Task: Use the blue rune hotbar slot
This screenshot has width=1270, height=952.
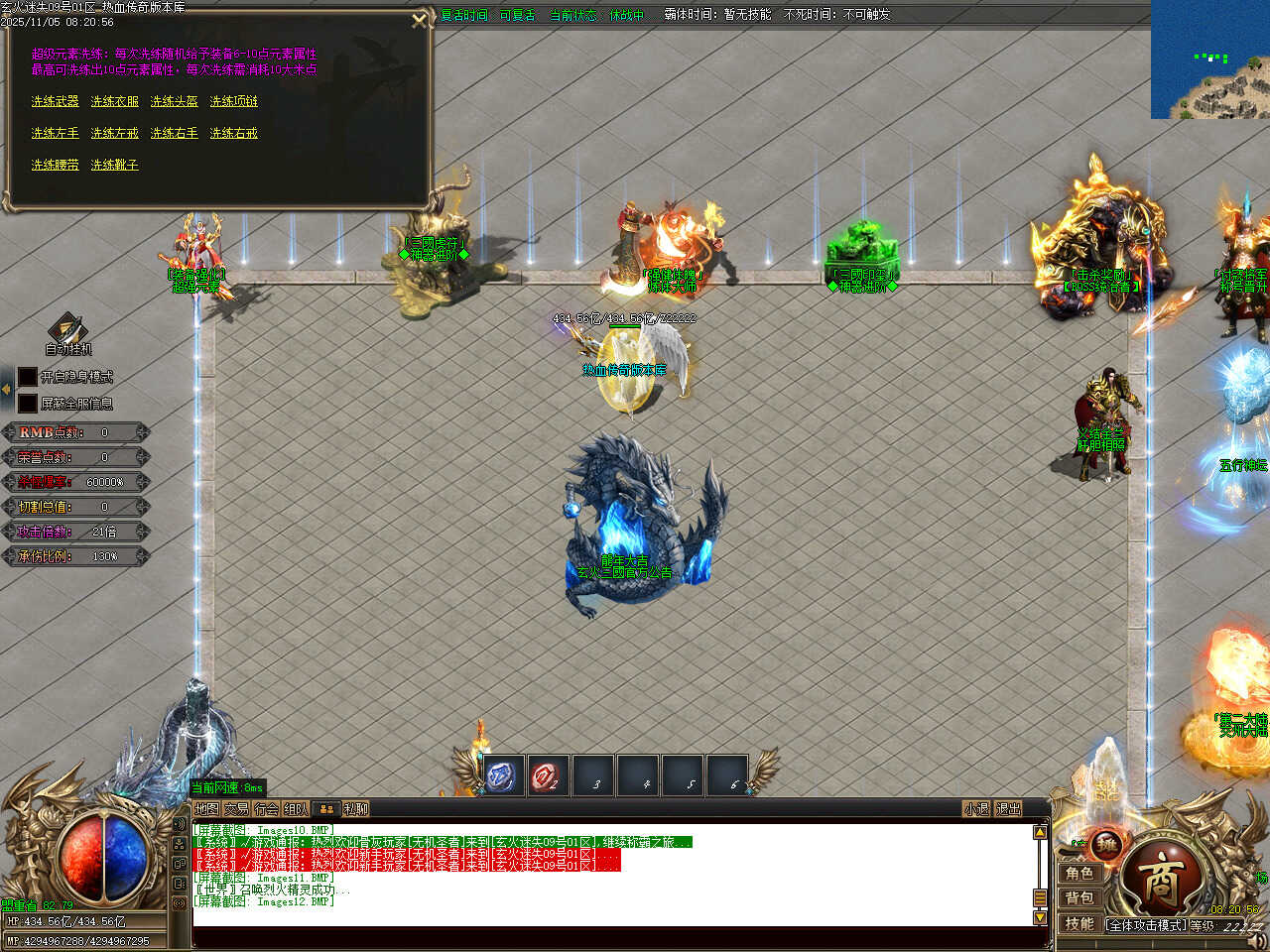Action: point(503,776)
